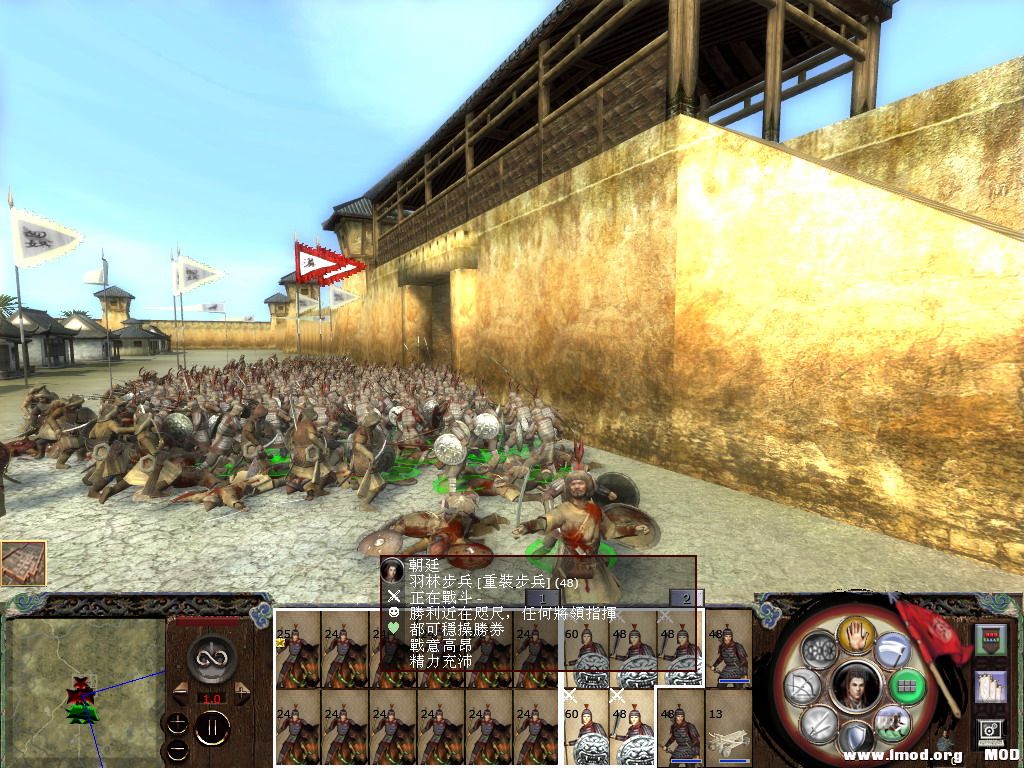Select the 25-man cavalry unit card
The image size is (1024, 768).
click(x=297, y=648)
